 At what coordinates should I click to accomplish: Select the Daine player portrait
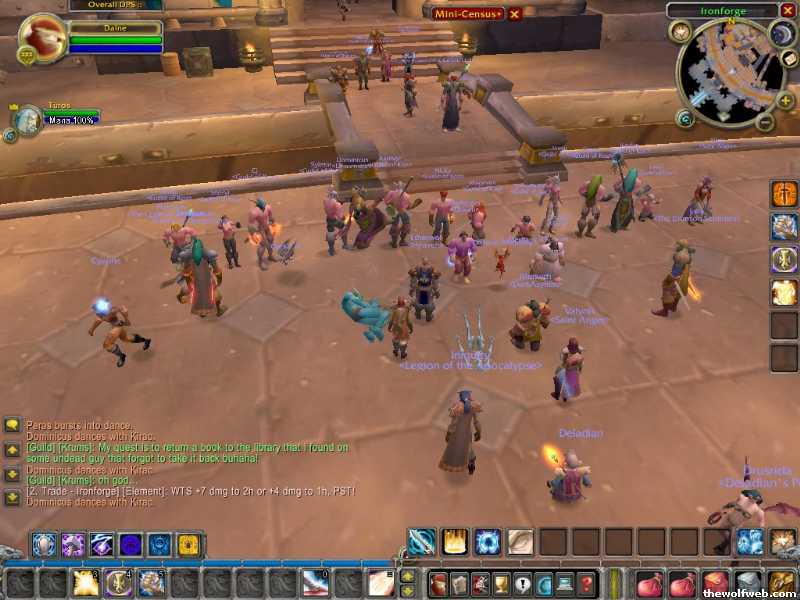[38, 39]
